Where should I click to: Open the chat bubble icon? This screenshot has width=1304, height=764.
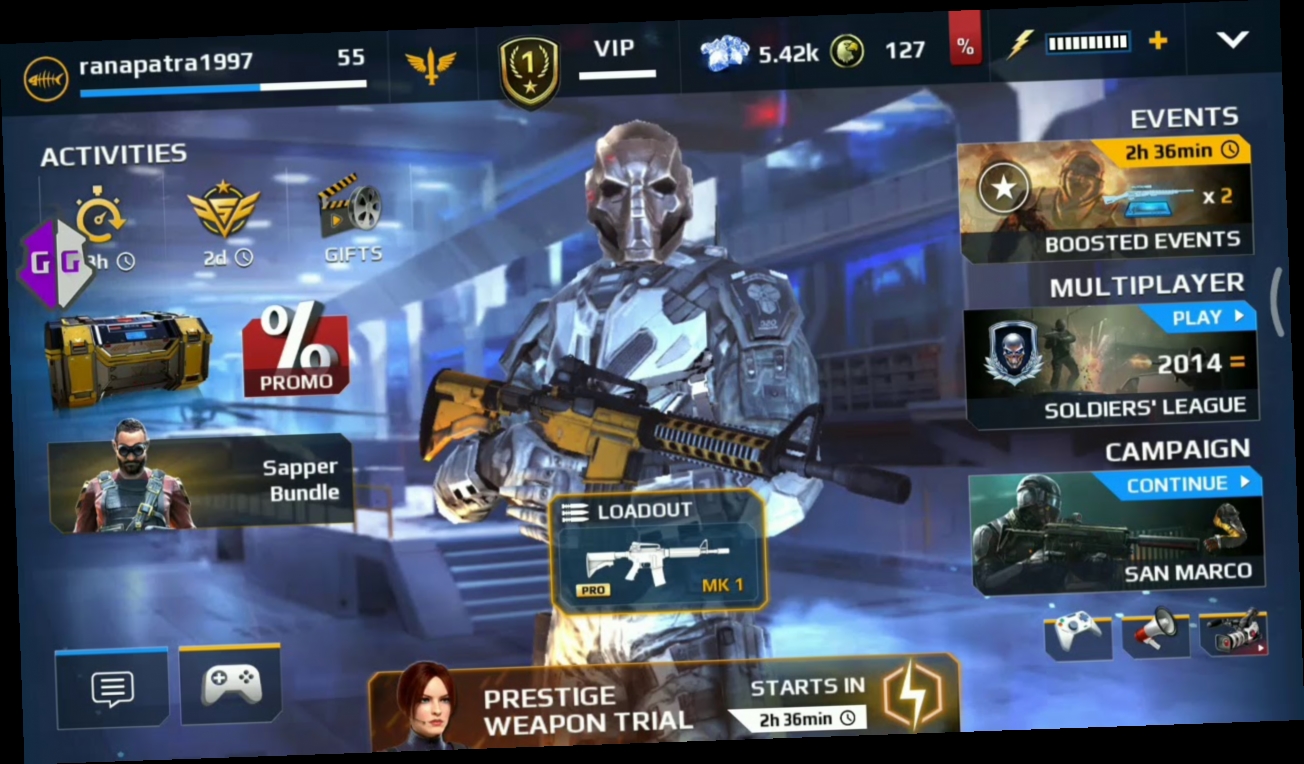coord(113,690)
